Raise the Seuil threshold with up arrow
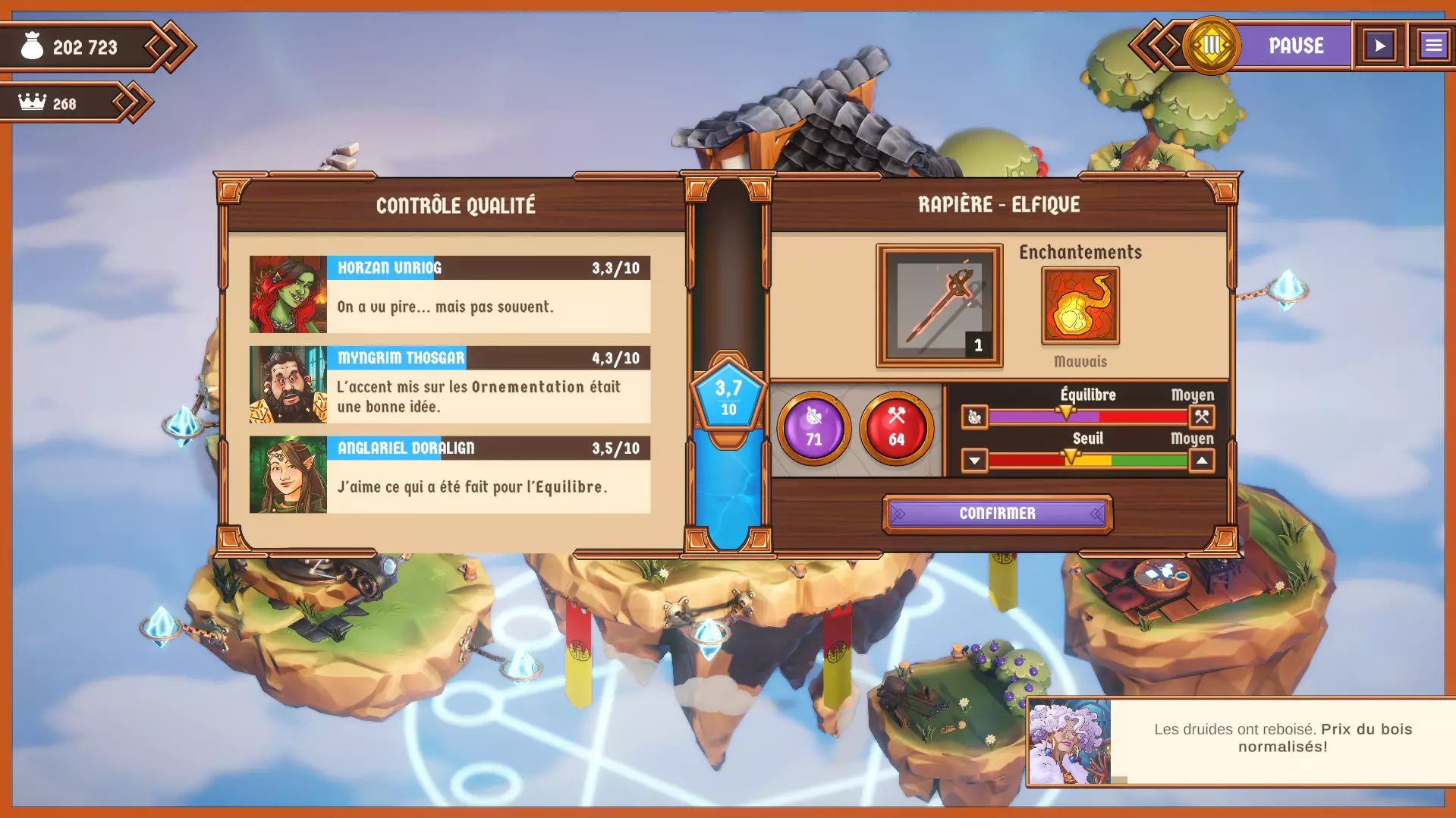1456x818 pixels. (x=1201, y=461)
